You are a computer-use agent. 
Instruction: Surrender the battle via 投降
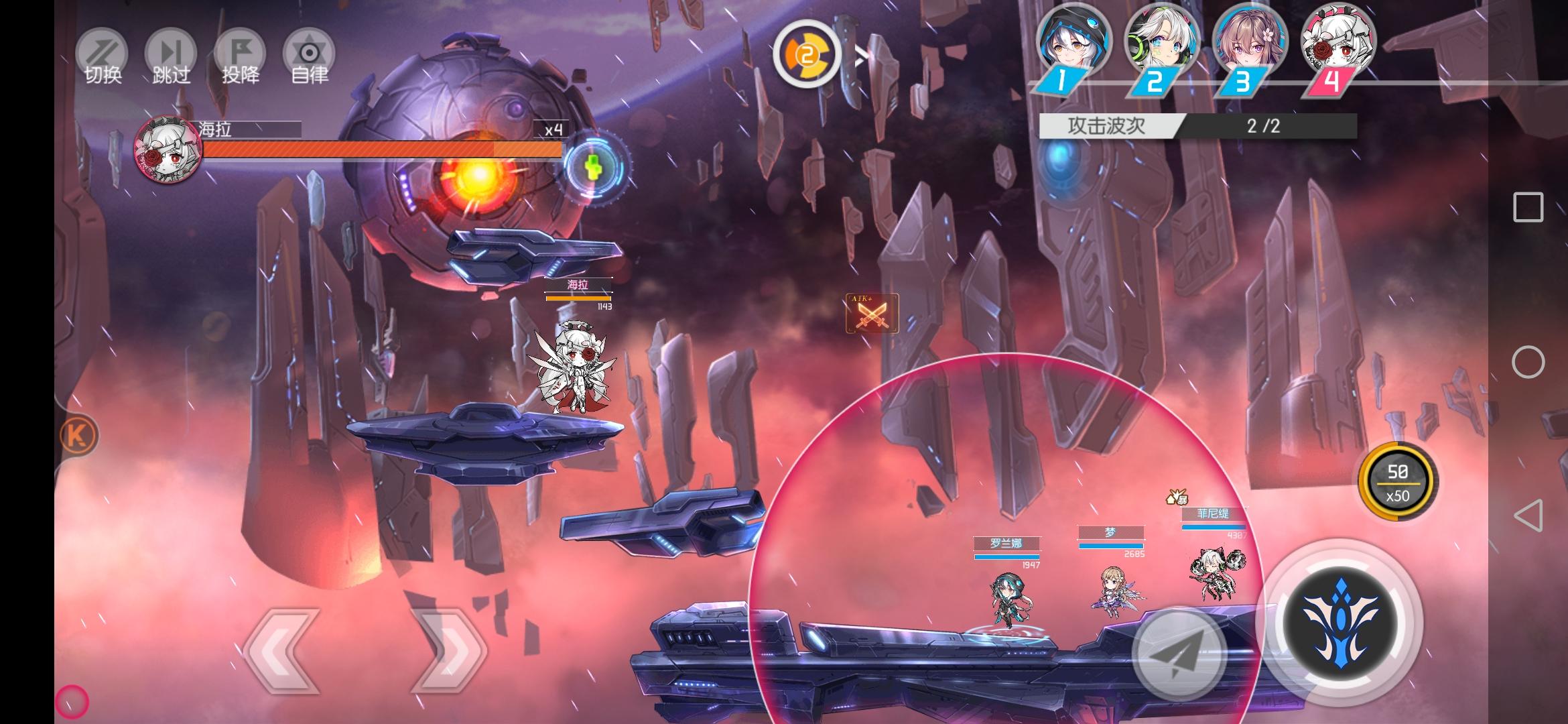click(240, 58)
